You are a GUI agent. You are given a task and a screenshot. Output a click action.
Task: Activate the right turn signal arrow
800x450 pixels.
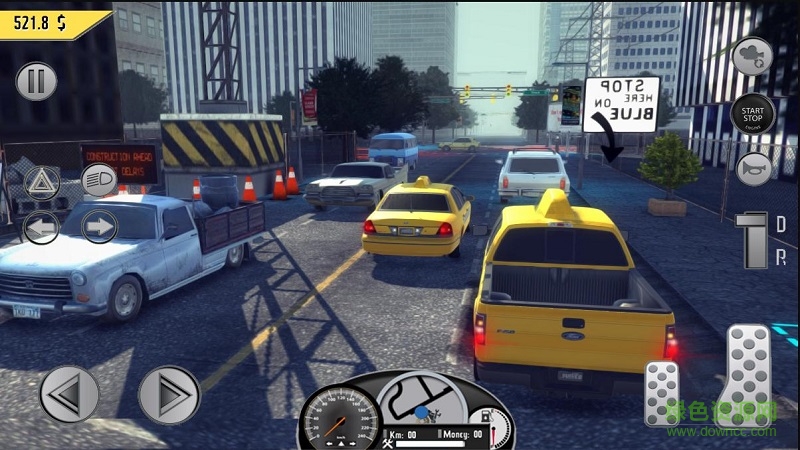click(x=99, y=226)
